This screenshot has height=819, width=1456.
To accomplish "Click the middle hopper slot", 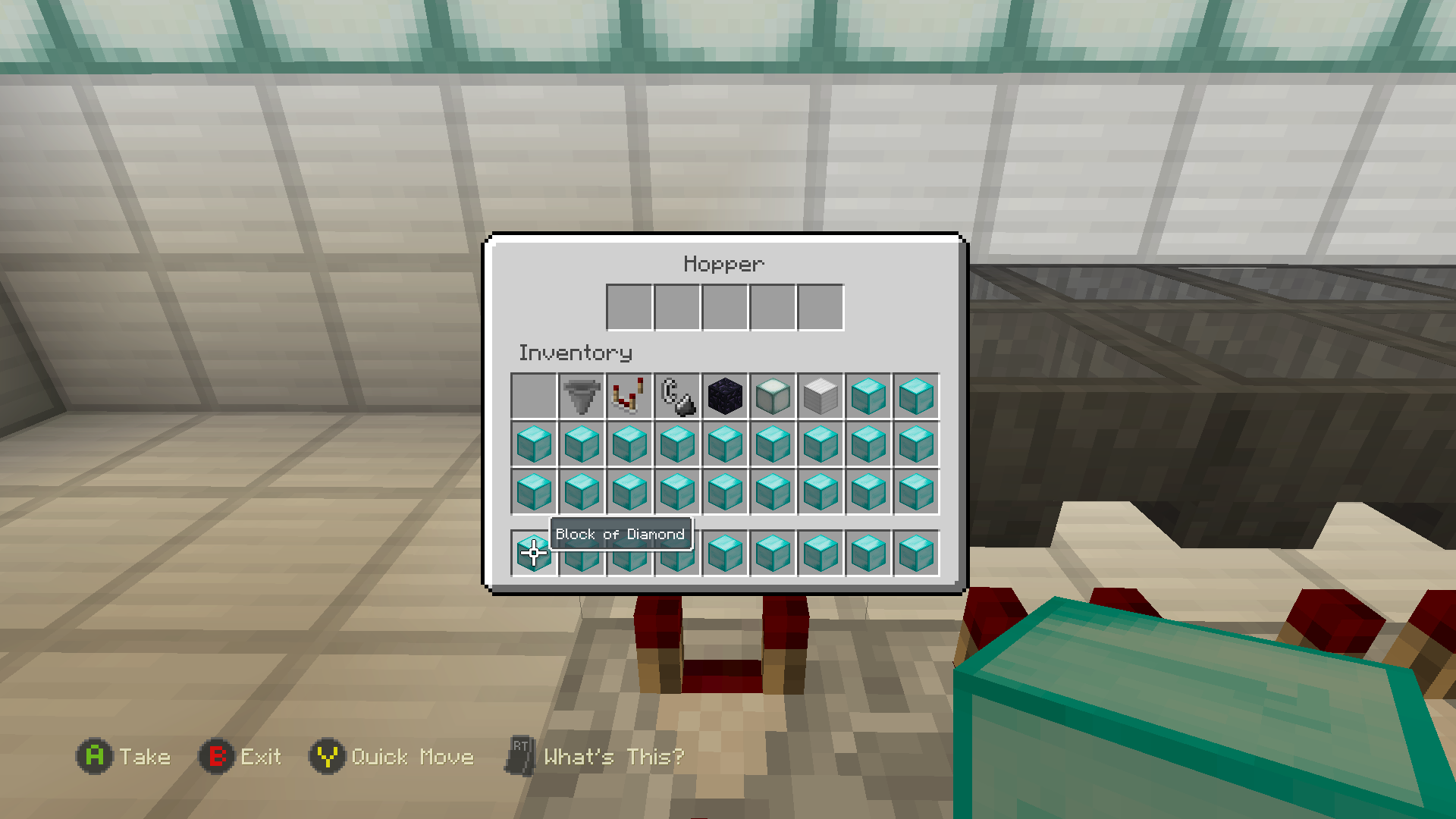I will click(723, 306).
